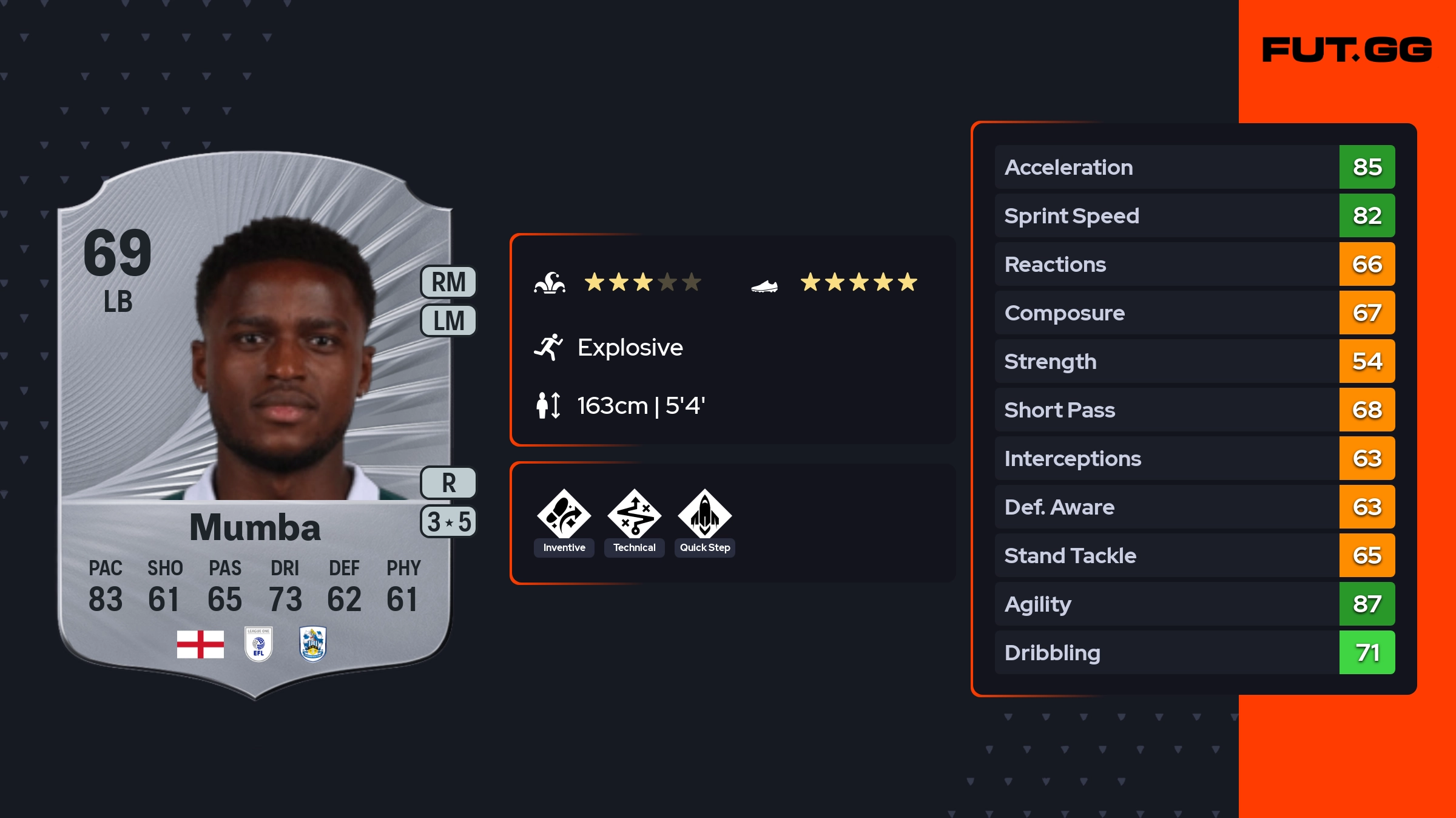Image resolution: width=1456 pixels, height=818 pixels.
Task: Choose the Technical playstyle icon
Action: point(634,515)
